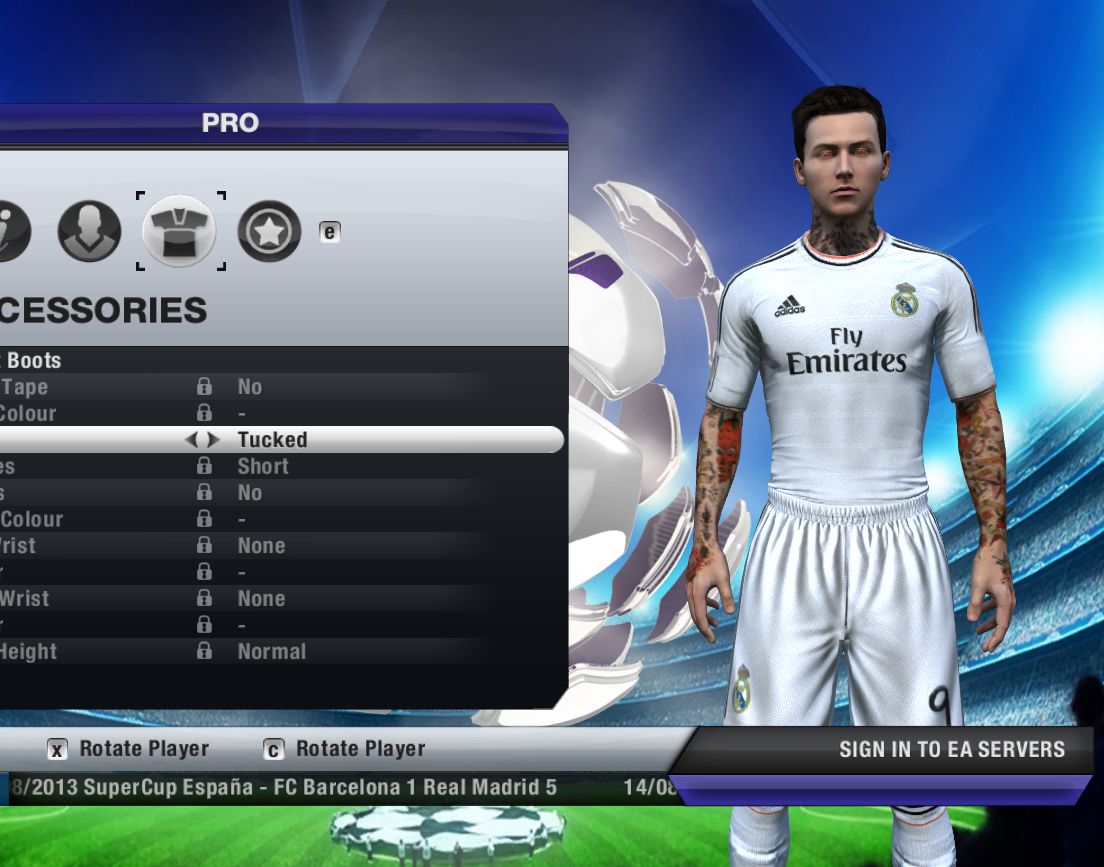
Task: Choose the Tape row set to No
Action: 250,387
